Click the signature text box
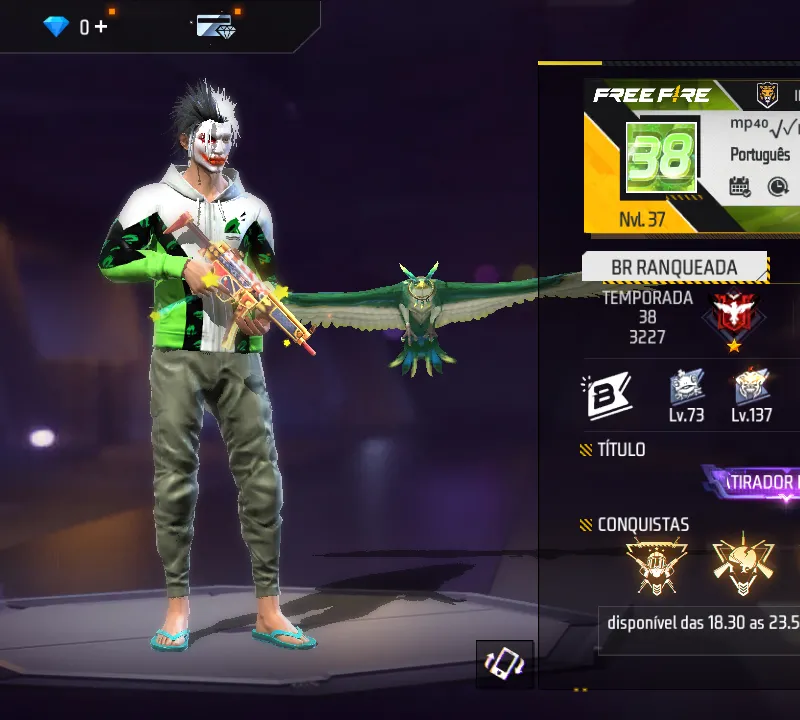This screenshot has height=720, width=800. (x=702, y=621)
